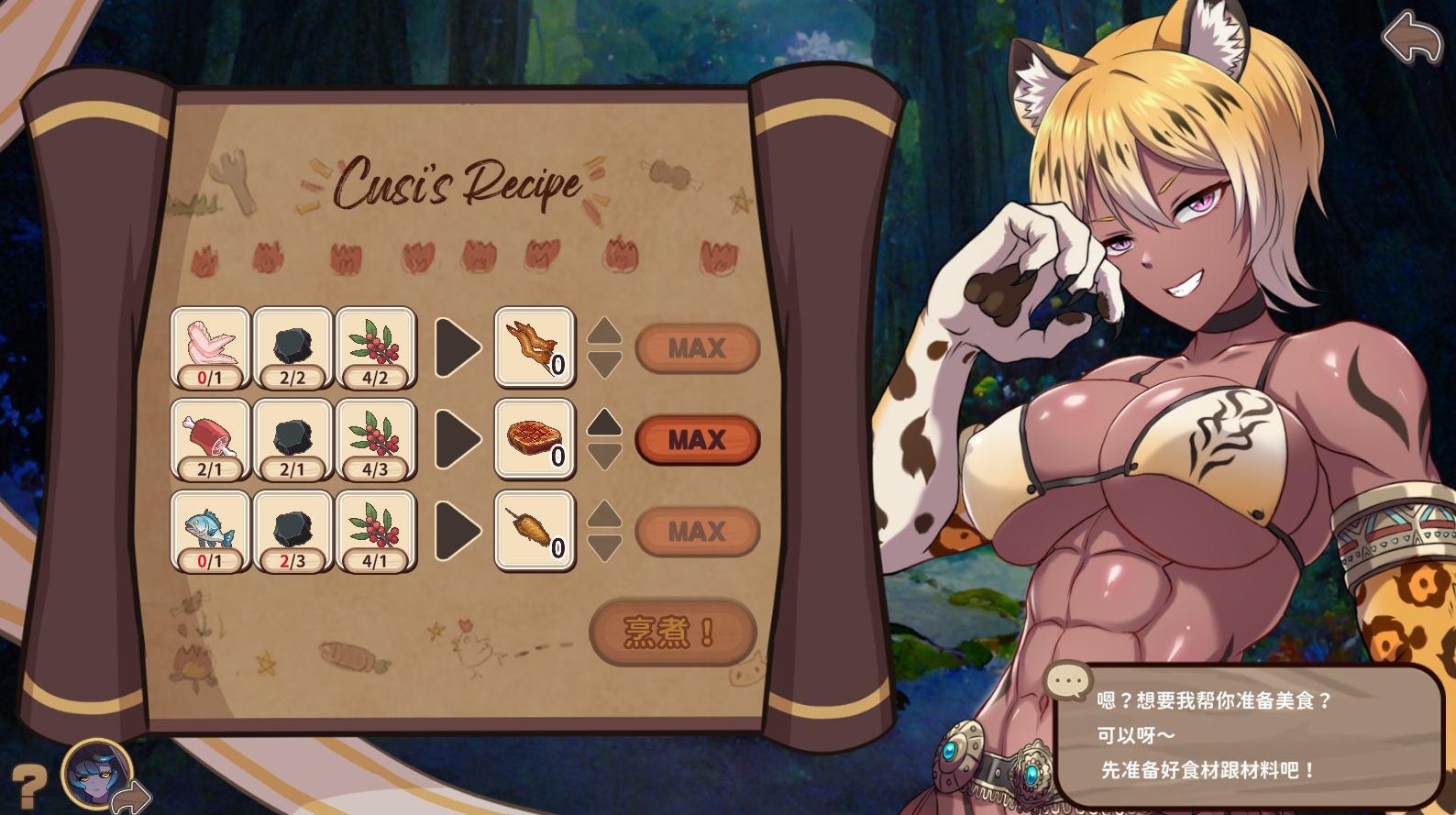This screenshot has width=1456, height=815.
Task: Select the raw meat ingredient slot
Action: click(x=210, y=440)
